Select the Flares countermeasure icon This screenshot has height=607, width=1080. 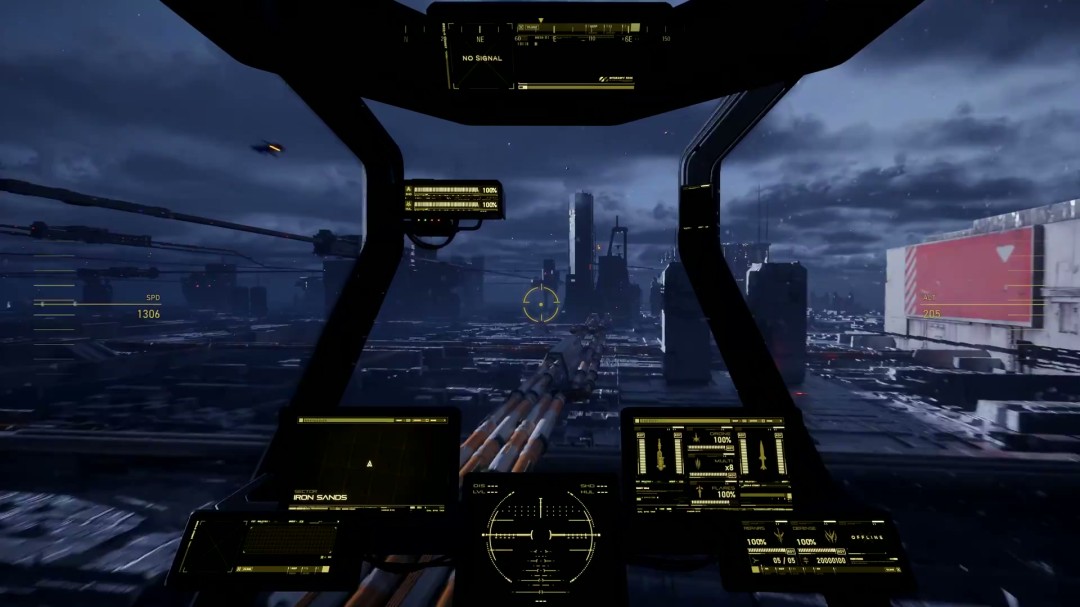[x=700, y=491]
